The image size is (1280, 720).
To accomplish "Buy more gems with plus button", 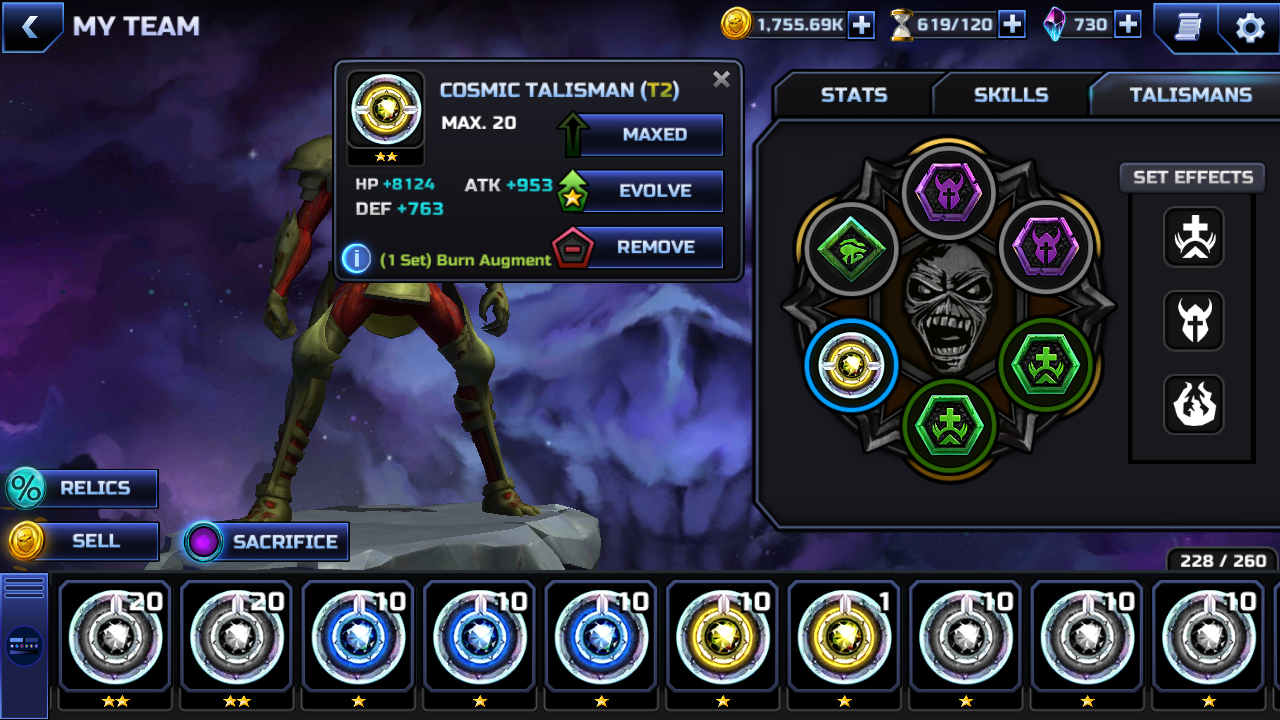I will [x=1128, y=25].
